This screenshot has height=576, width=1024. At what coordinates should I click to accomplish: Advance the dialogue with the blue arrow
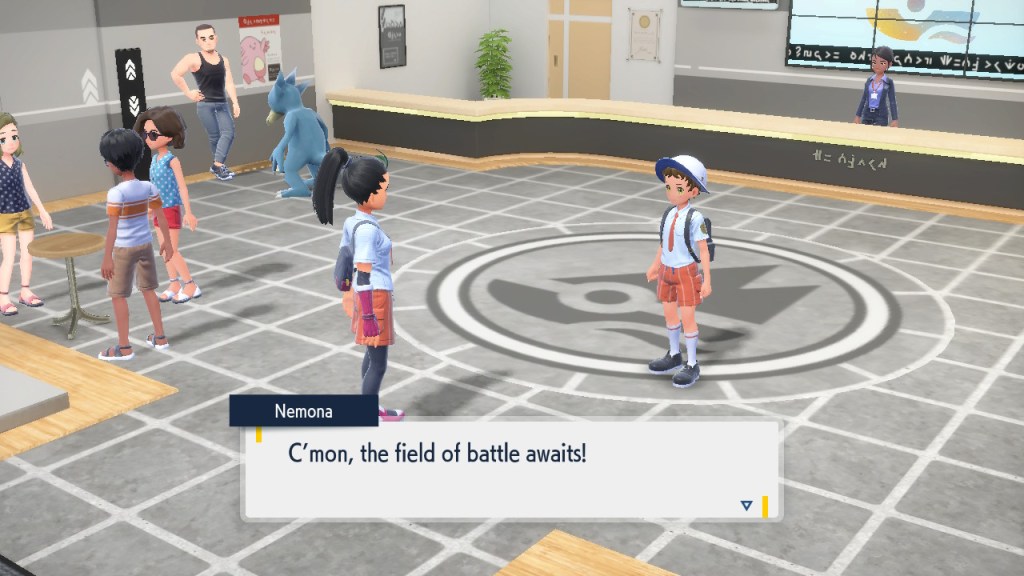pyautogui.click(x=746, y=505)
